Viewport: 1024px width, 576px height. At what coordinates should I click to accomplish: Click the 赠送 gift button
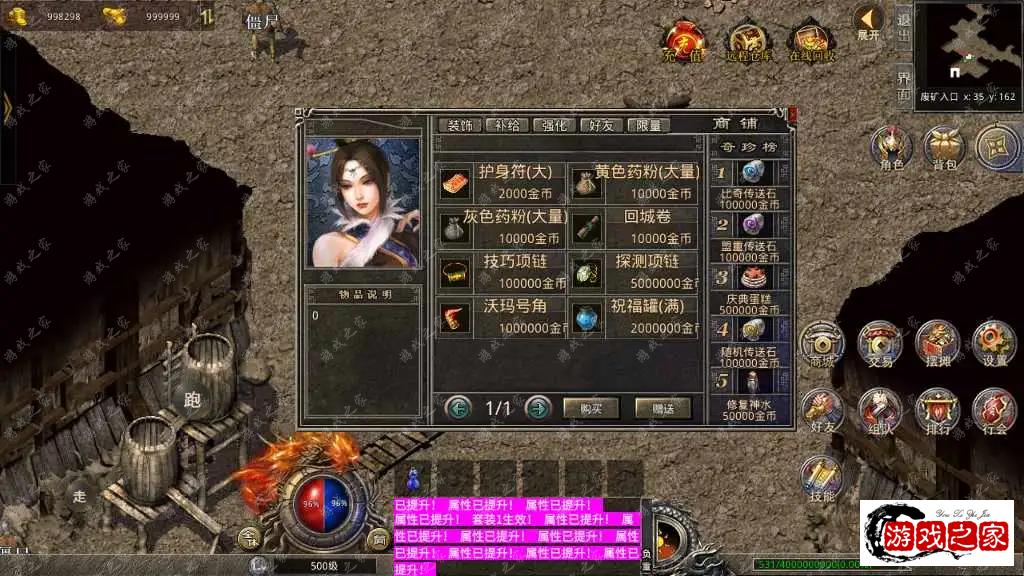(663, 408)
